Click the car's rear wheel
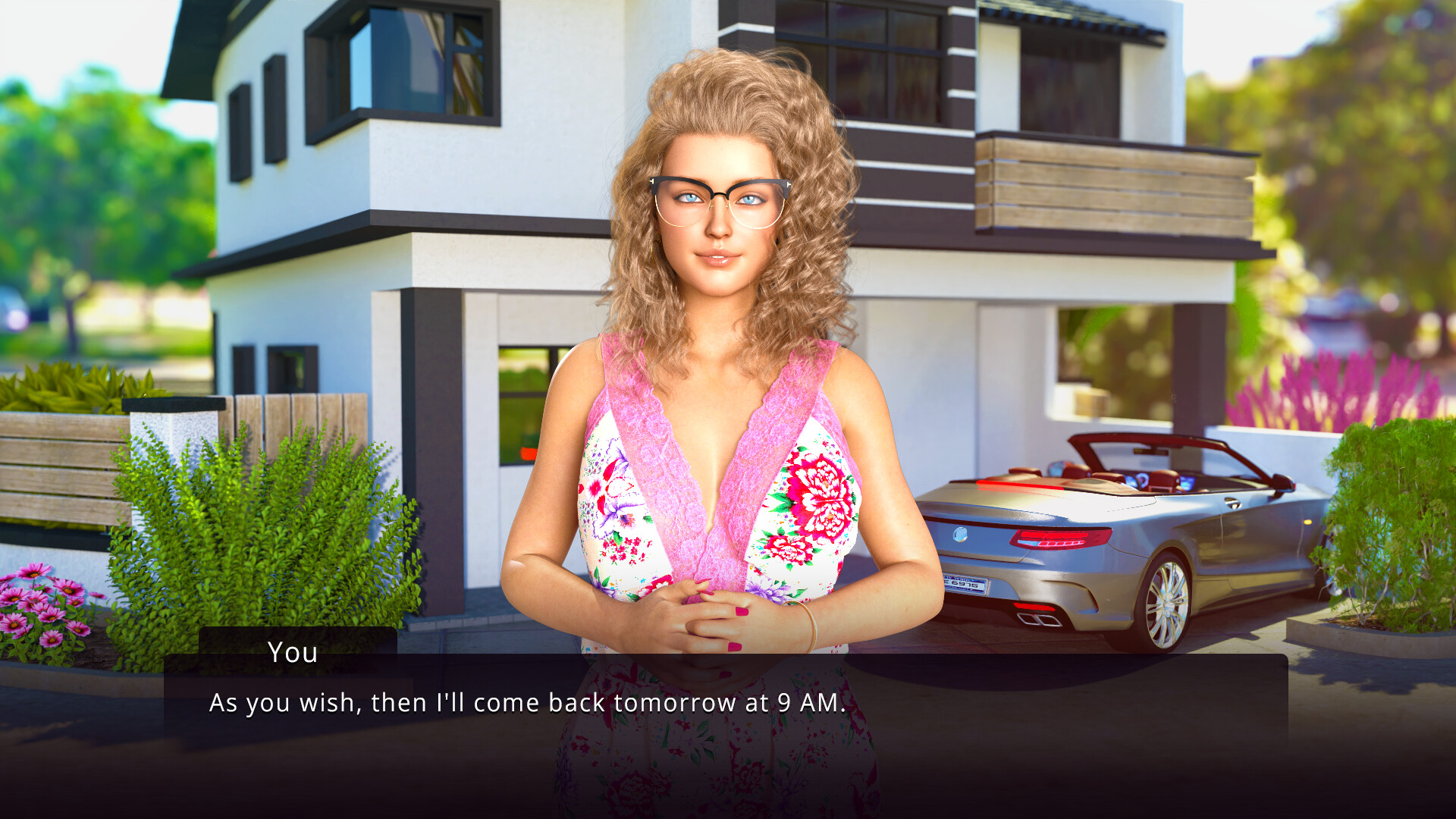The image size is (1456, 819). pos(1166,607)
